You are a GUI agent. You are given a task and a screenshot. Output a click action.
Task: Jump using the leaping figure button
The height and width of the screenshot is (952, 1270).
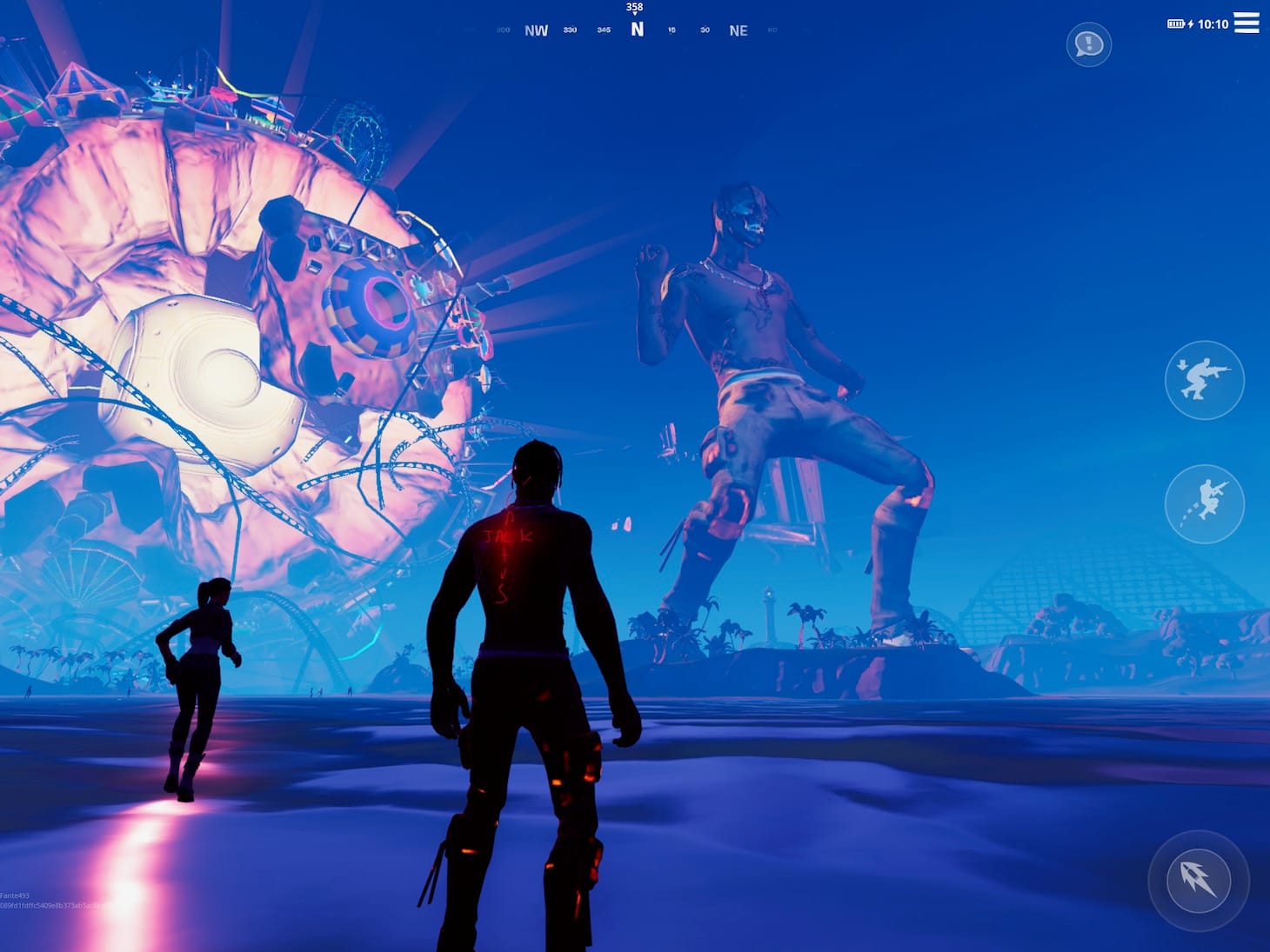tap(1204, 503)
